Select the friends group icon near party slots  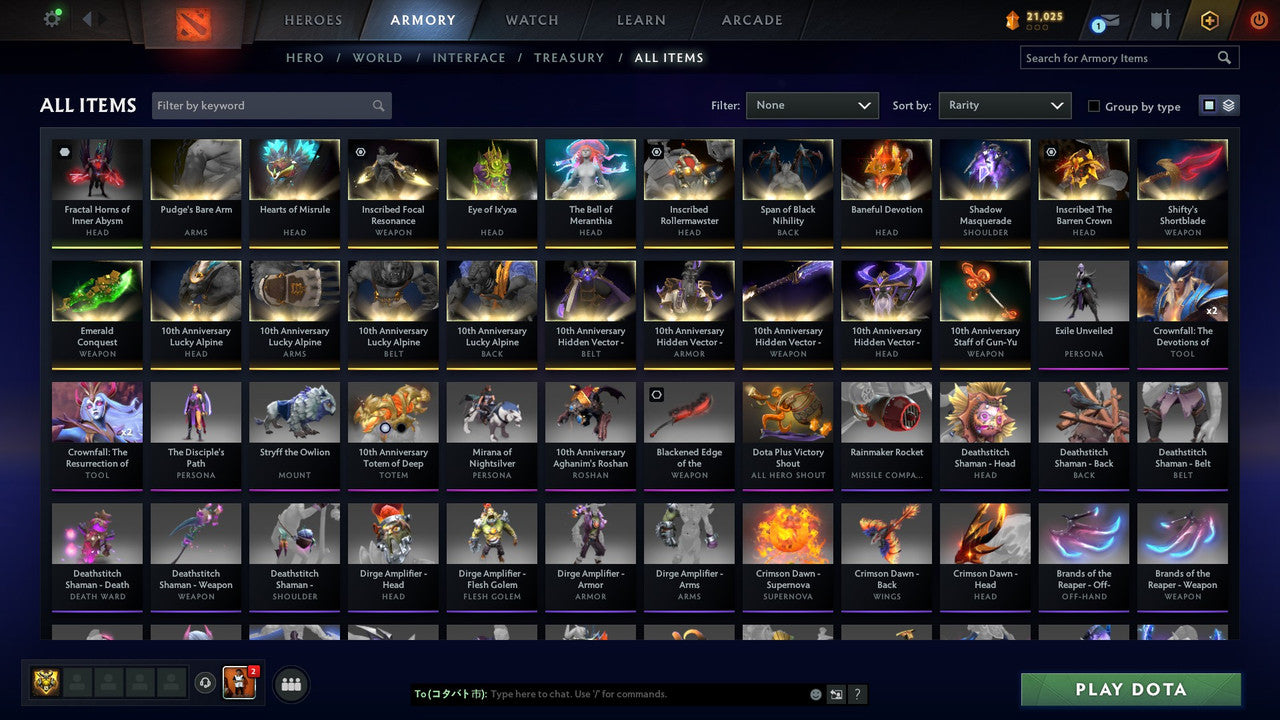tap(289, 684)
